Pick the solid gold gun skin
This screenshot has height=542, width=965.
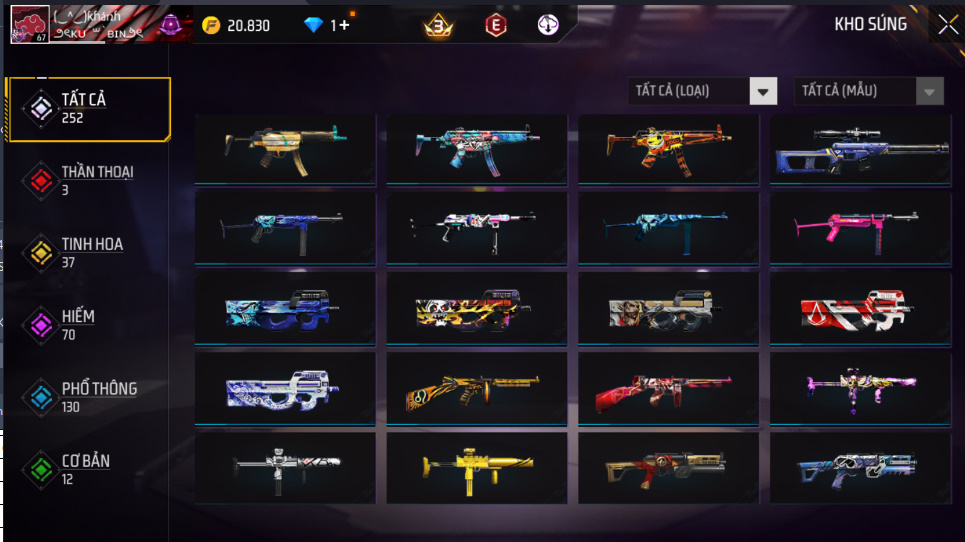click(x=476, y=468)
